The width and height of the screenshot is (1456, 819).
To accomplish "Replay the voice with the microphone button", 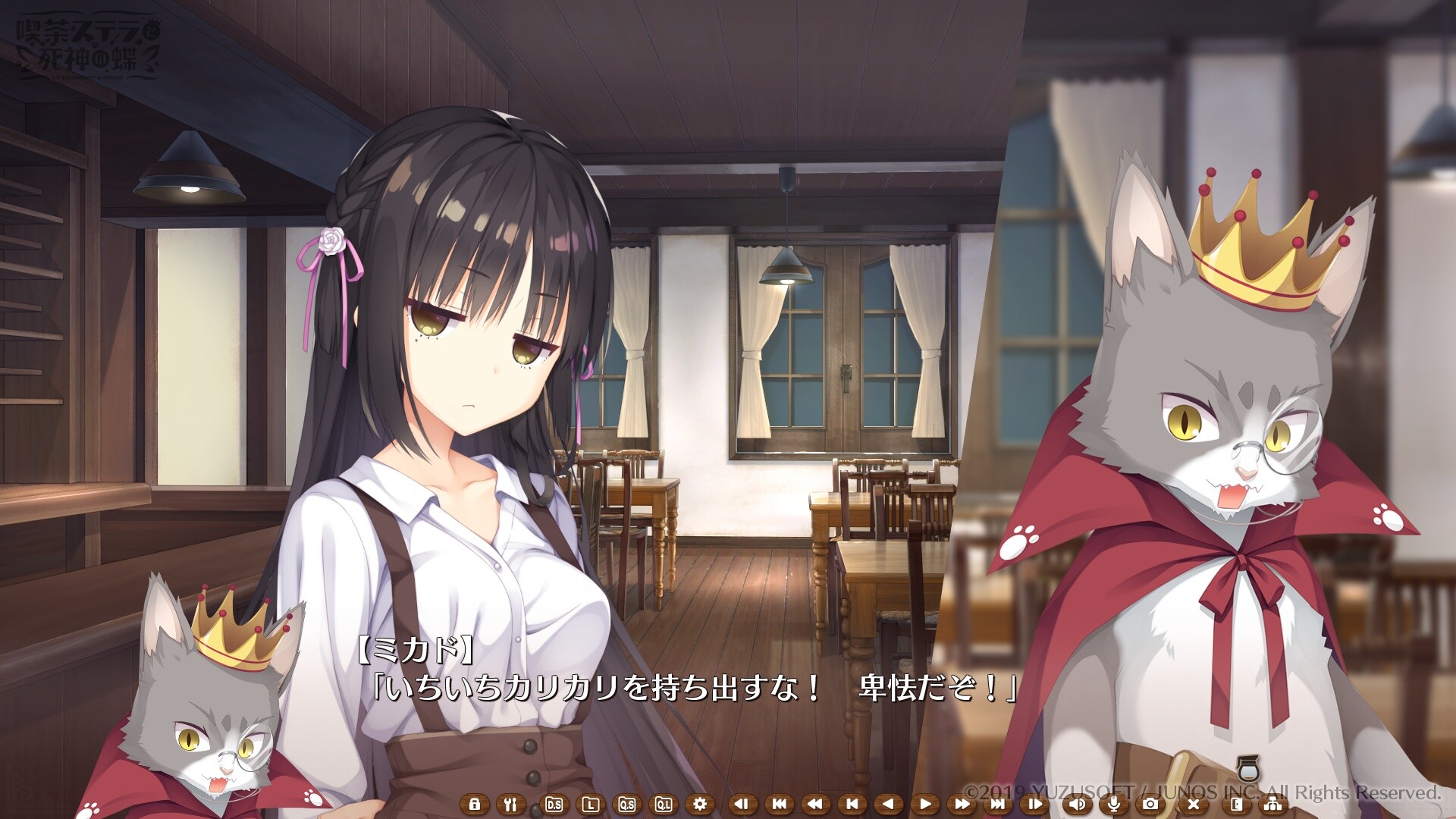I will 1114,804.
